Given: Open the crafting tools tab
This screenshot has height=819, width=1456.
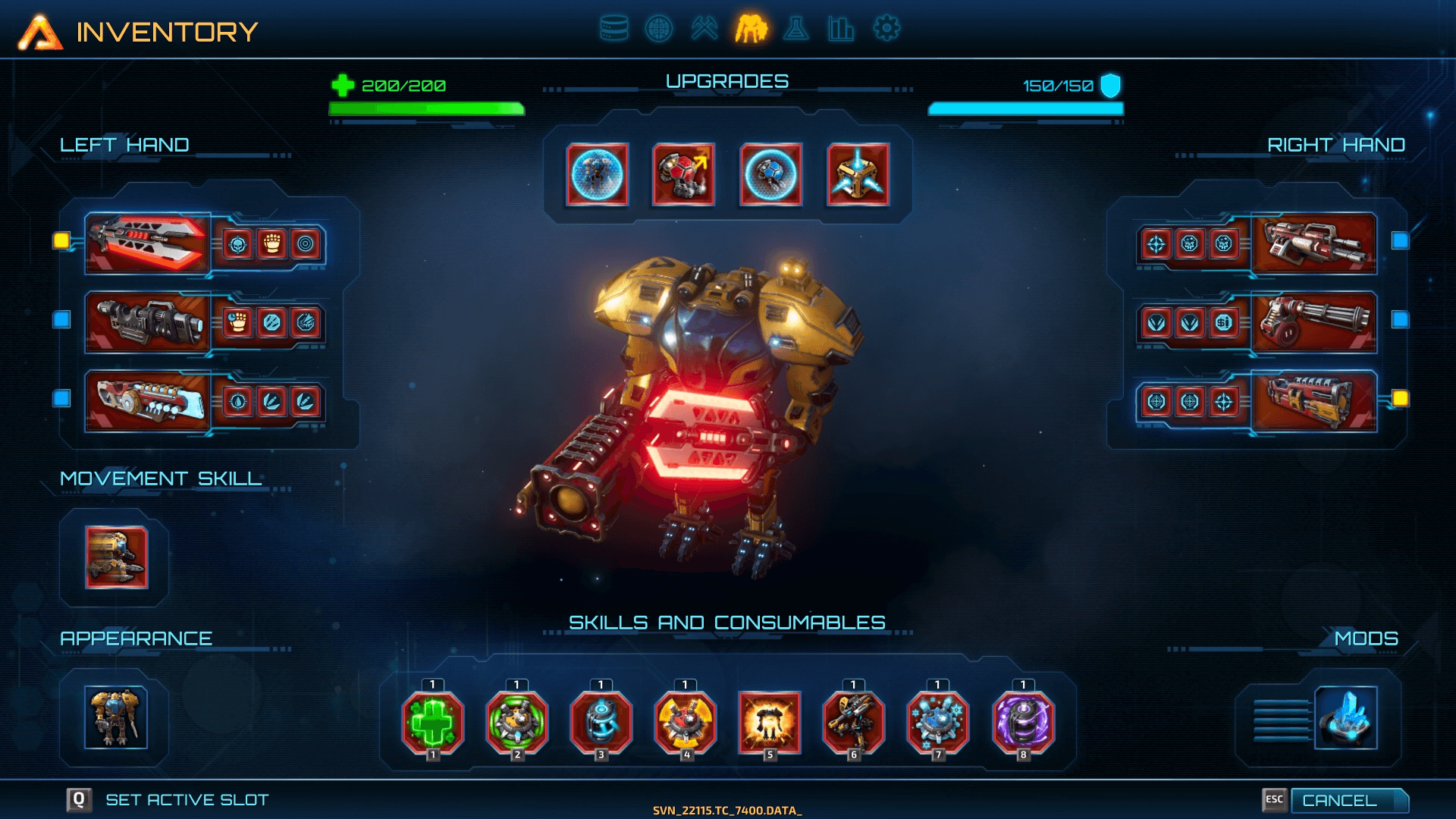Looking at the screenshot, I should 704,29.
